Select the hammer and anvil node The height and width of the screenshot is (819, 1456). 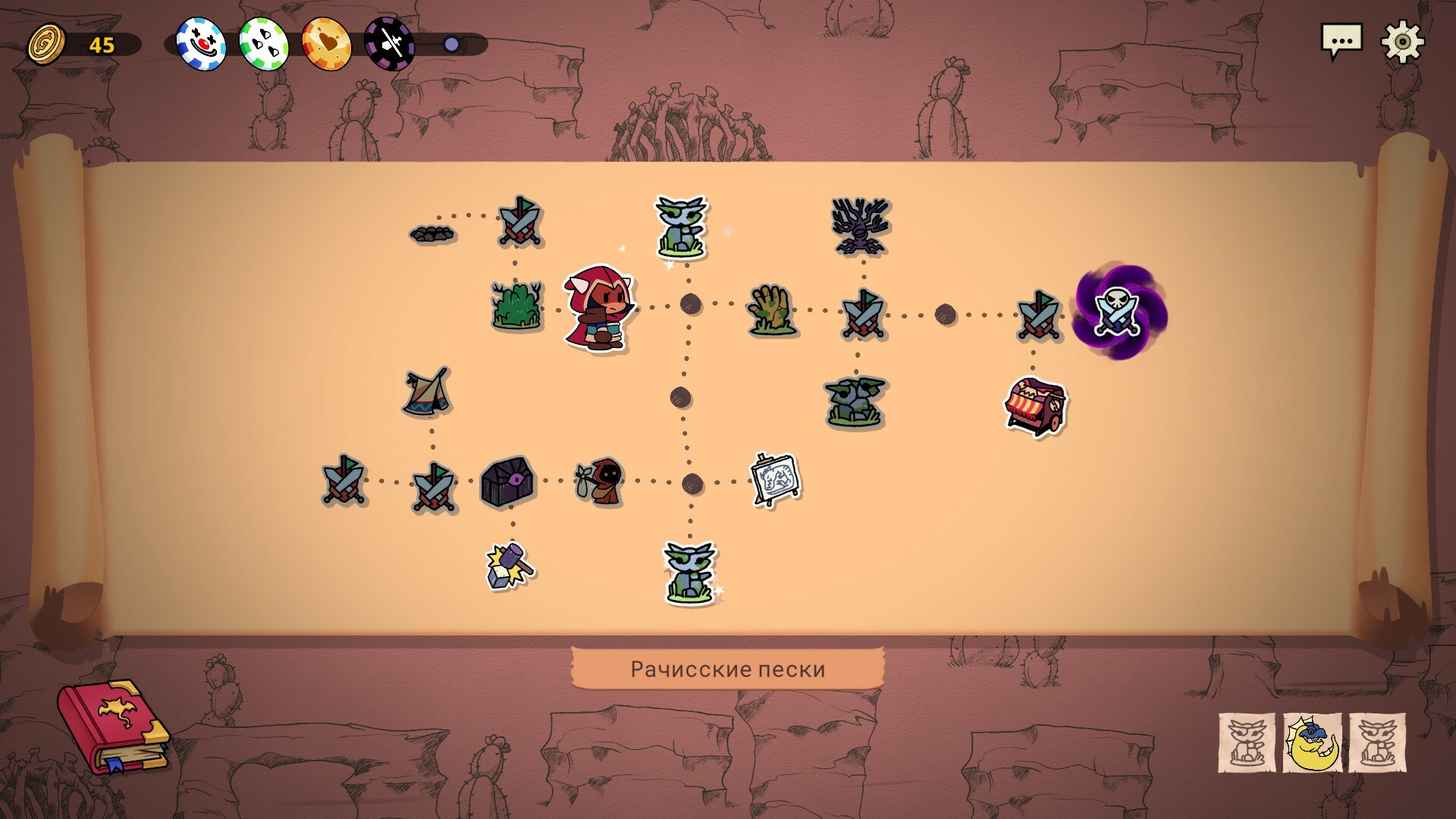[x=510, y=566]
